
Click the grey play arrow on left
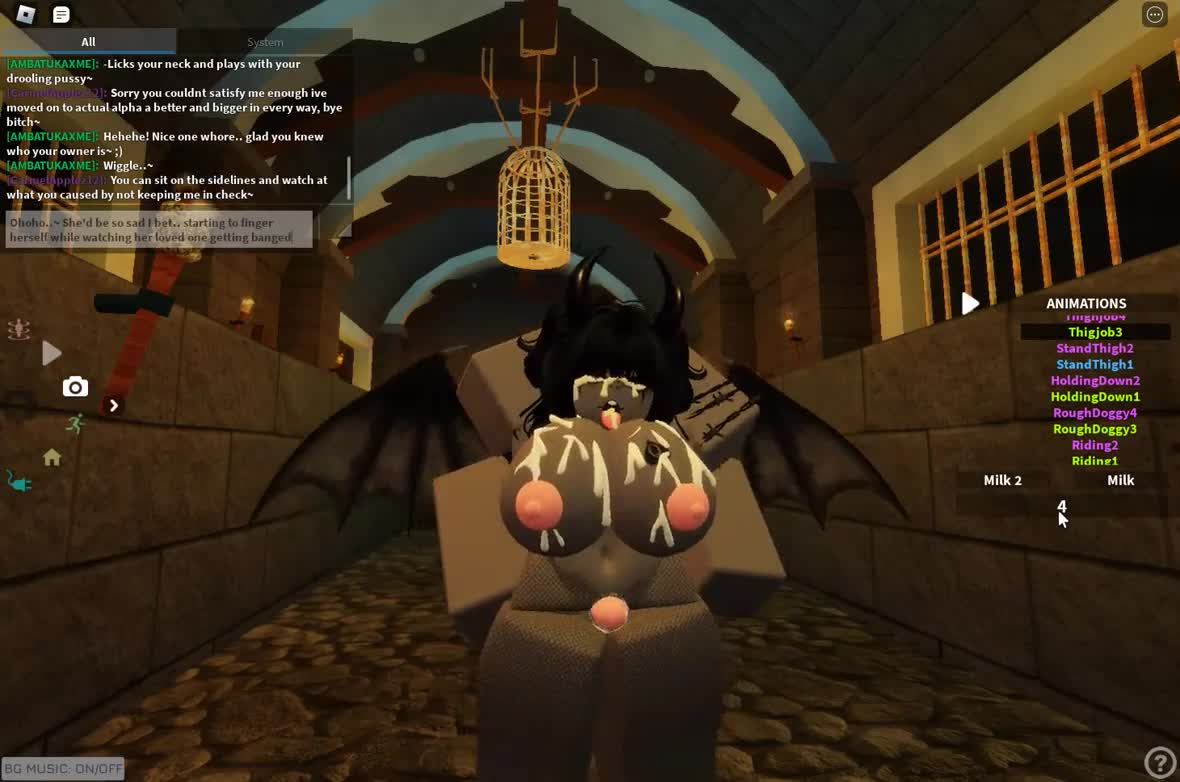click(52, 352)
